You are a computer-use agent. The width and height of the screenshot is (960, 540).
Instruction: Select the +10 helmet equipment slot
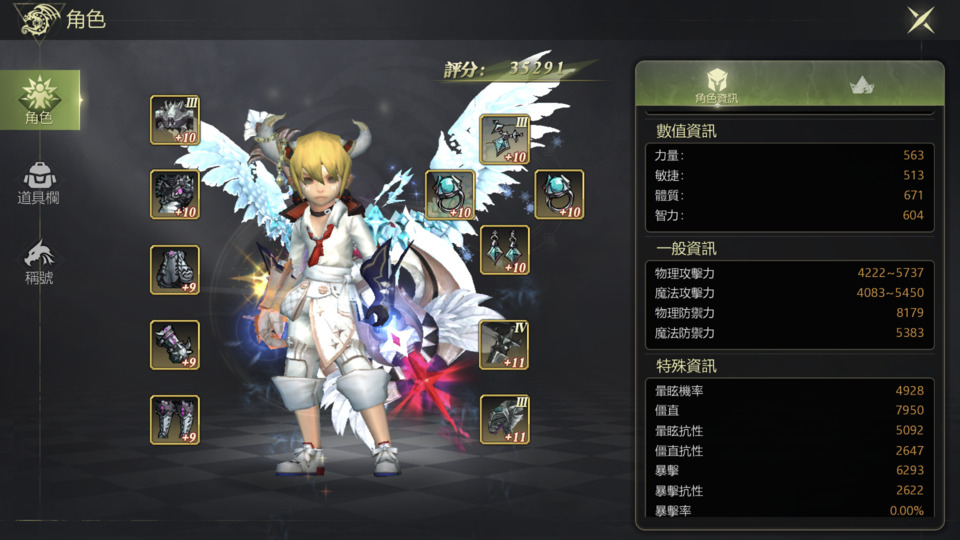(175, 120)
